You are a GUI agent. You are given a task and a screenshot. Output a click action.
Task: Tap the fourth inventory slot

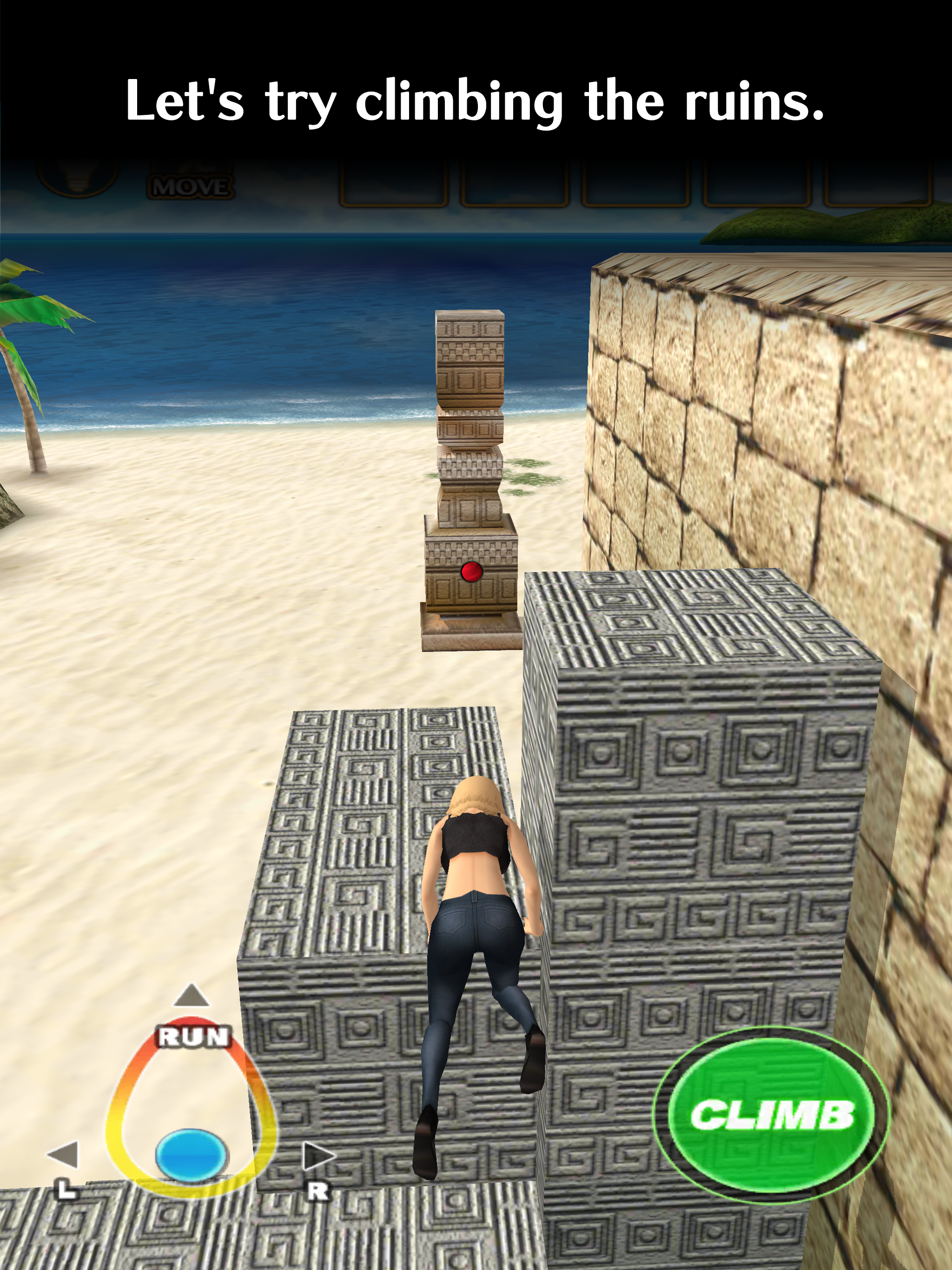[x=758, y=184]
